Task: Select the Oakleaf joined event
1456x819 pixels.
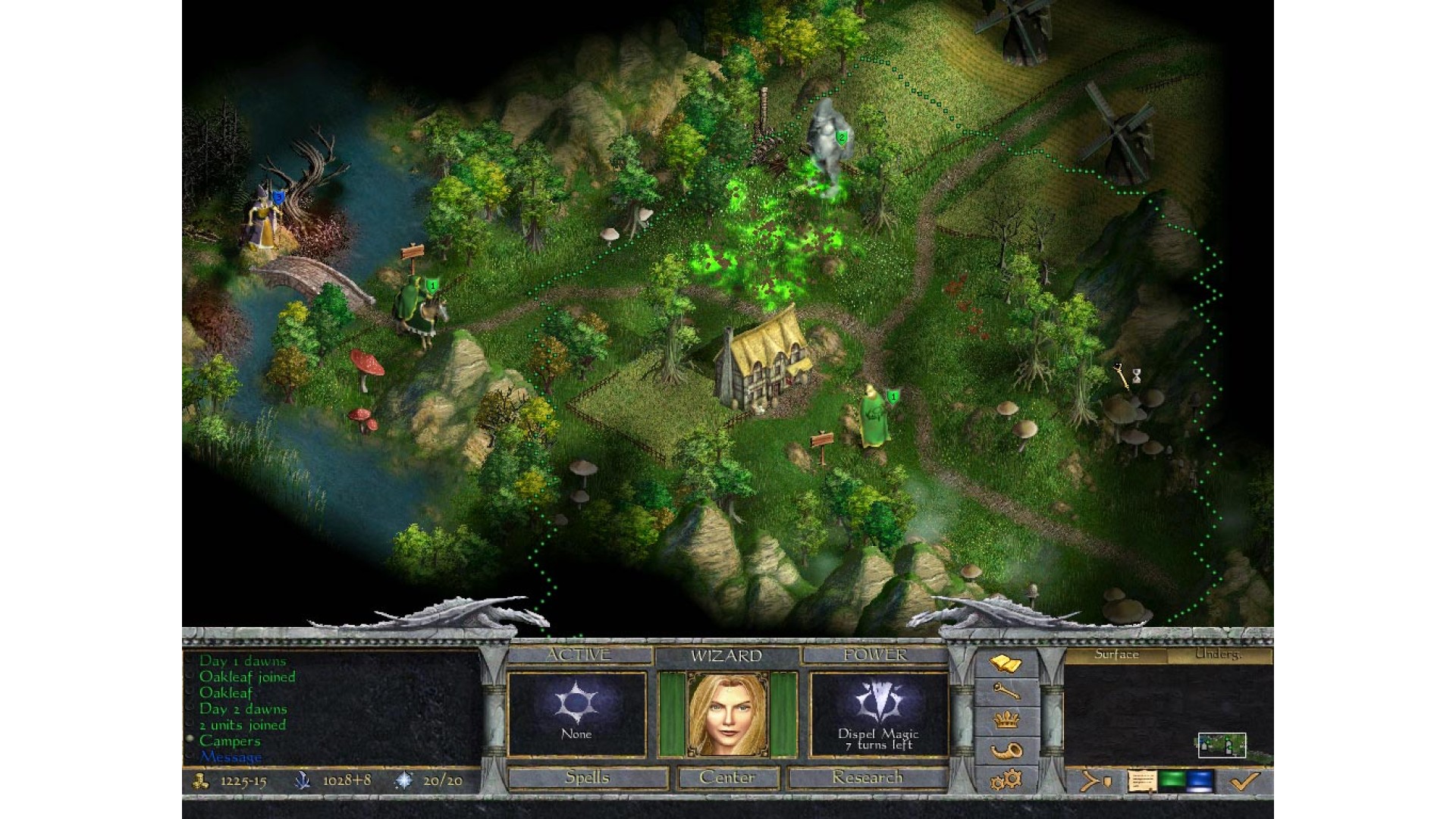Action: pos(247,676)
